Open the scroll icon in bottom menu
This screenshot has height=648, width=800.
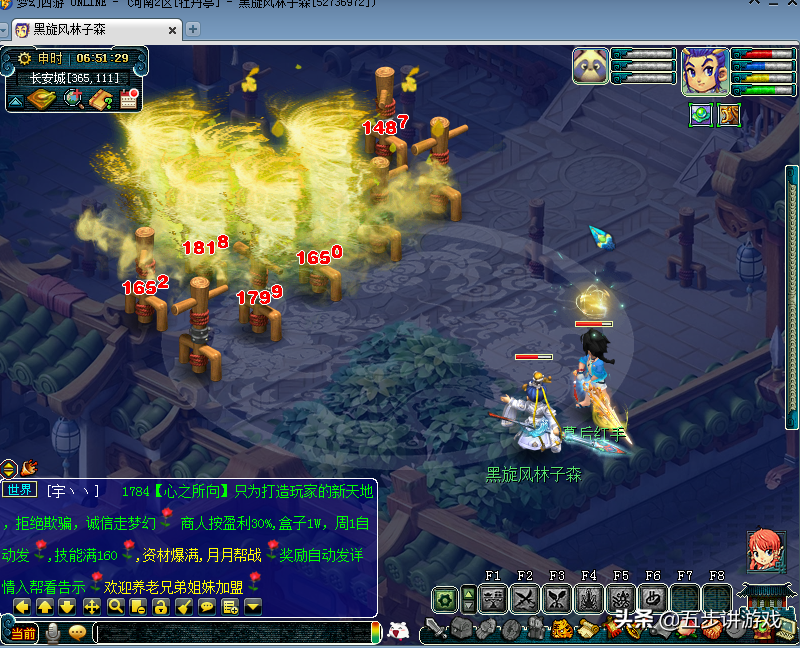pos(590,630)
